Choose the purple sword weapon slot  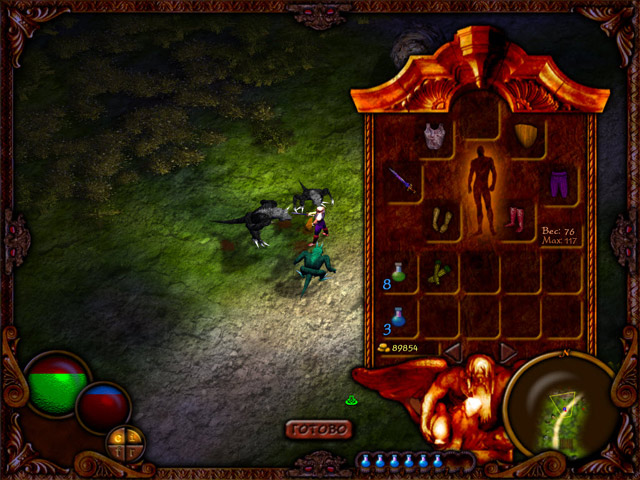click(401, 182)
